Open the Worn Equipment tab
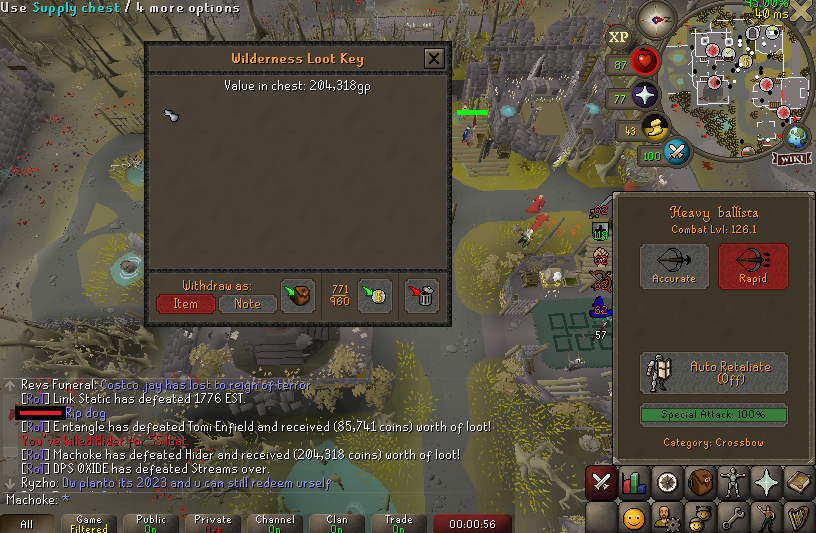Screen dimensions: 816x533 click(732, 482)
